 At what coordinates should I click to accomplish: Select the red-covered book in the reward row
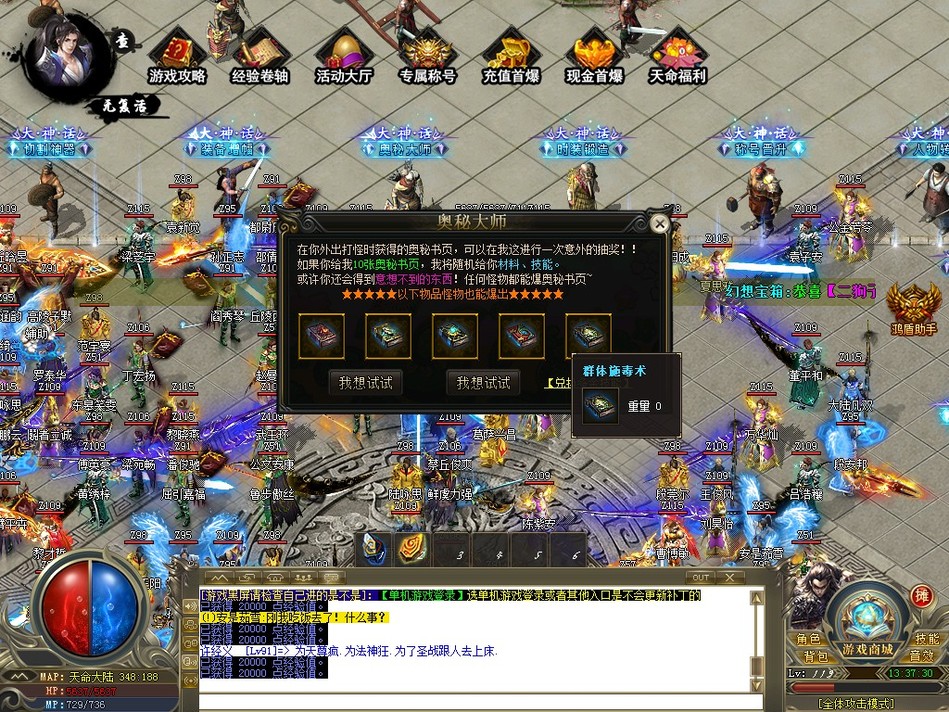[x=521, y=335]
